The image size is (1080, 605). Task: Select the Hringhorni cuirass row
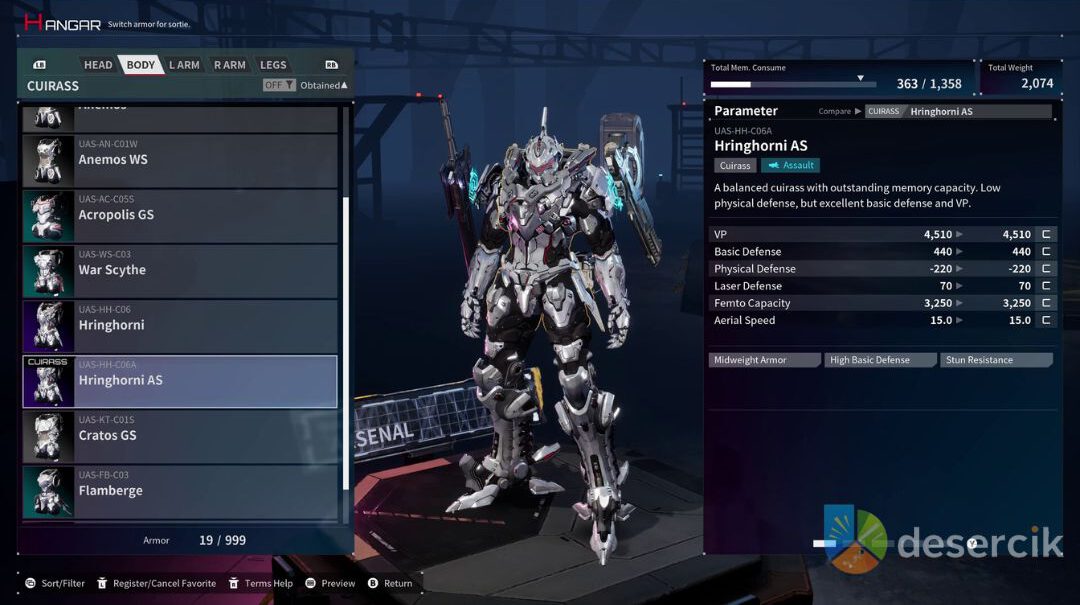click(x=180, y=325)
